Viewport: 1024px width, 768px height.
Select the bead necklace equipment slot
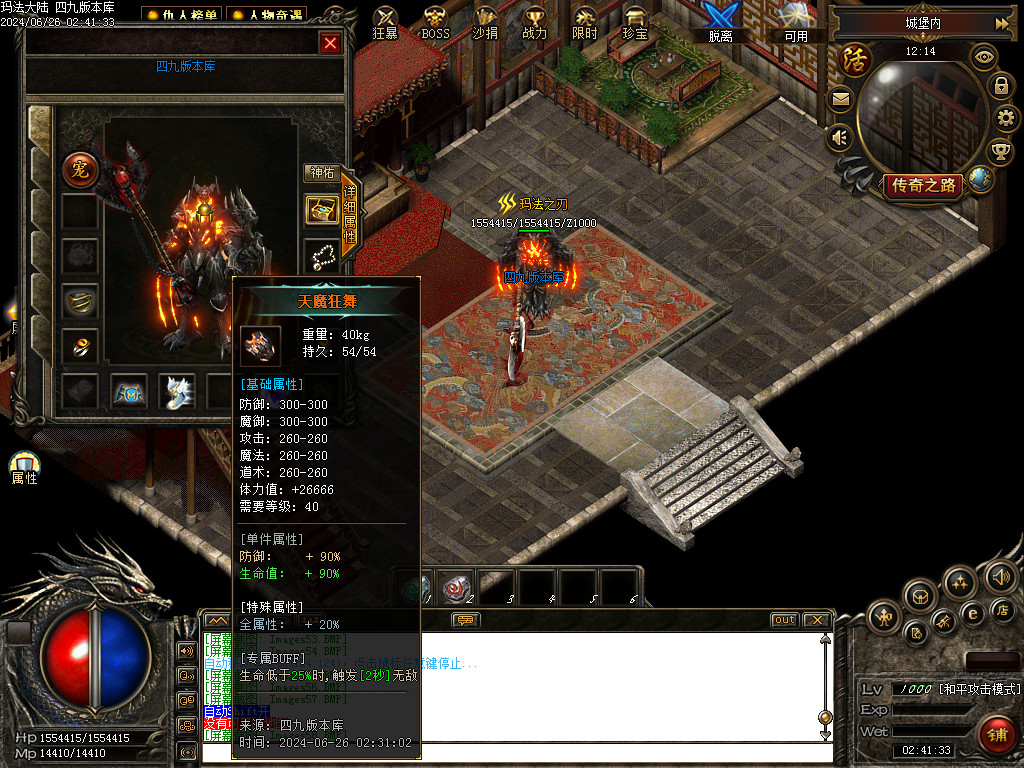pyautogui.click(x=321, y=256)
